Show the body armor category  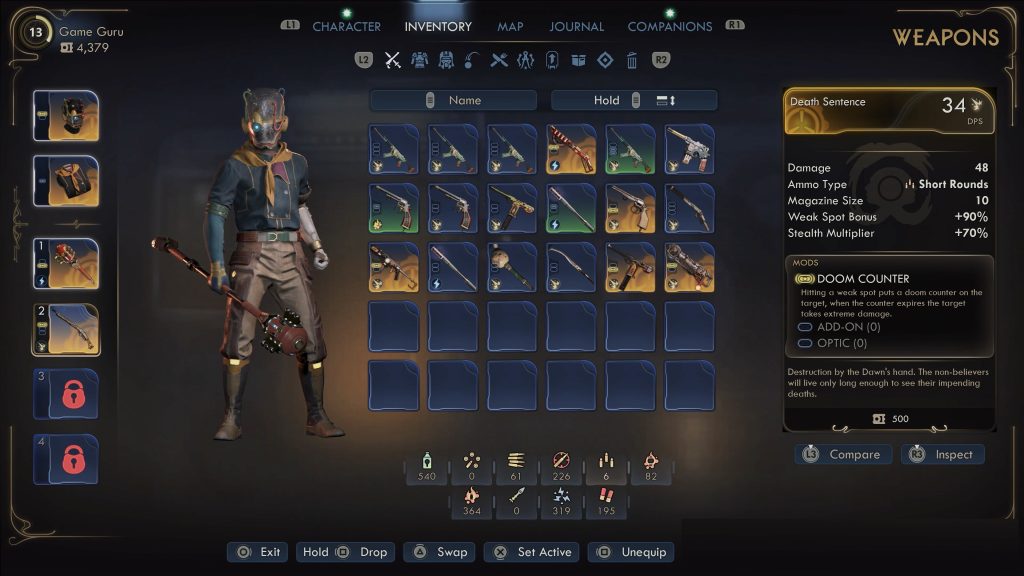click(420, 60)
